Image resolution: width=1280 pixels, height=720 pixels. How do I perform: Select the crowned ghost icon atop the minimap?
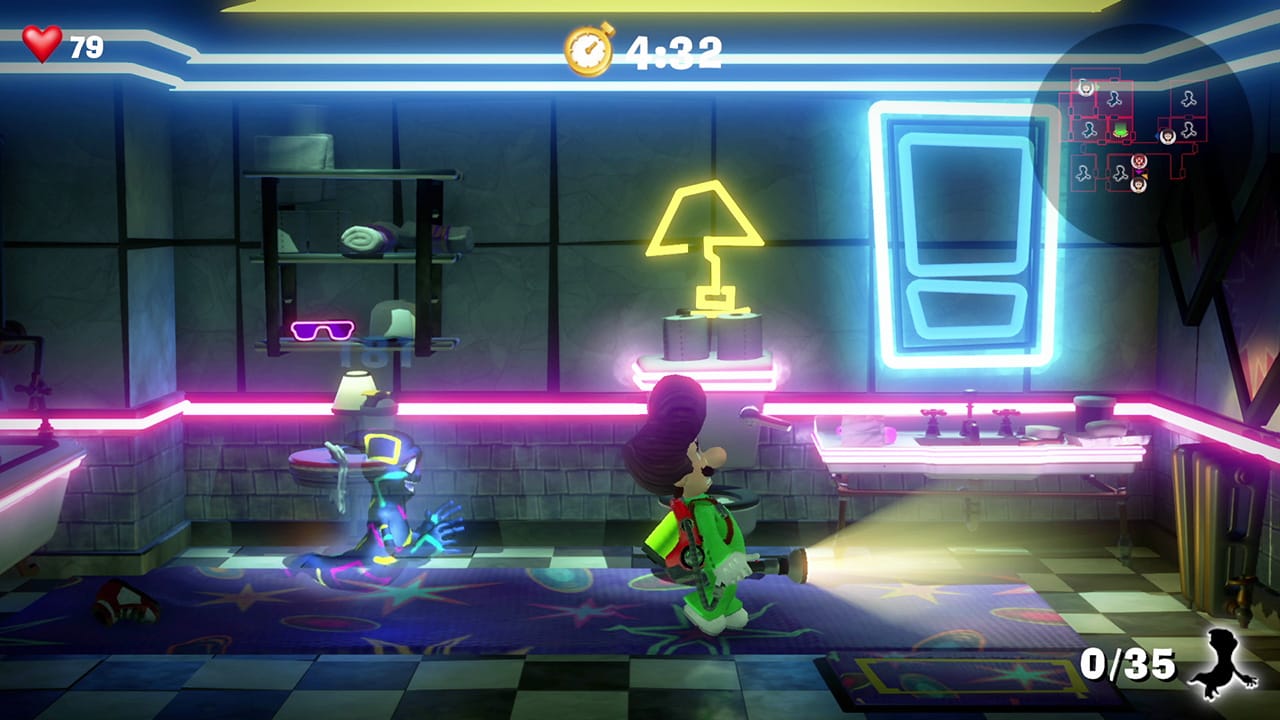coord(1086,88)
